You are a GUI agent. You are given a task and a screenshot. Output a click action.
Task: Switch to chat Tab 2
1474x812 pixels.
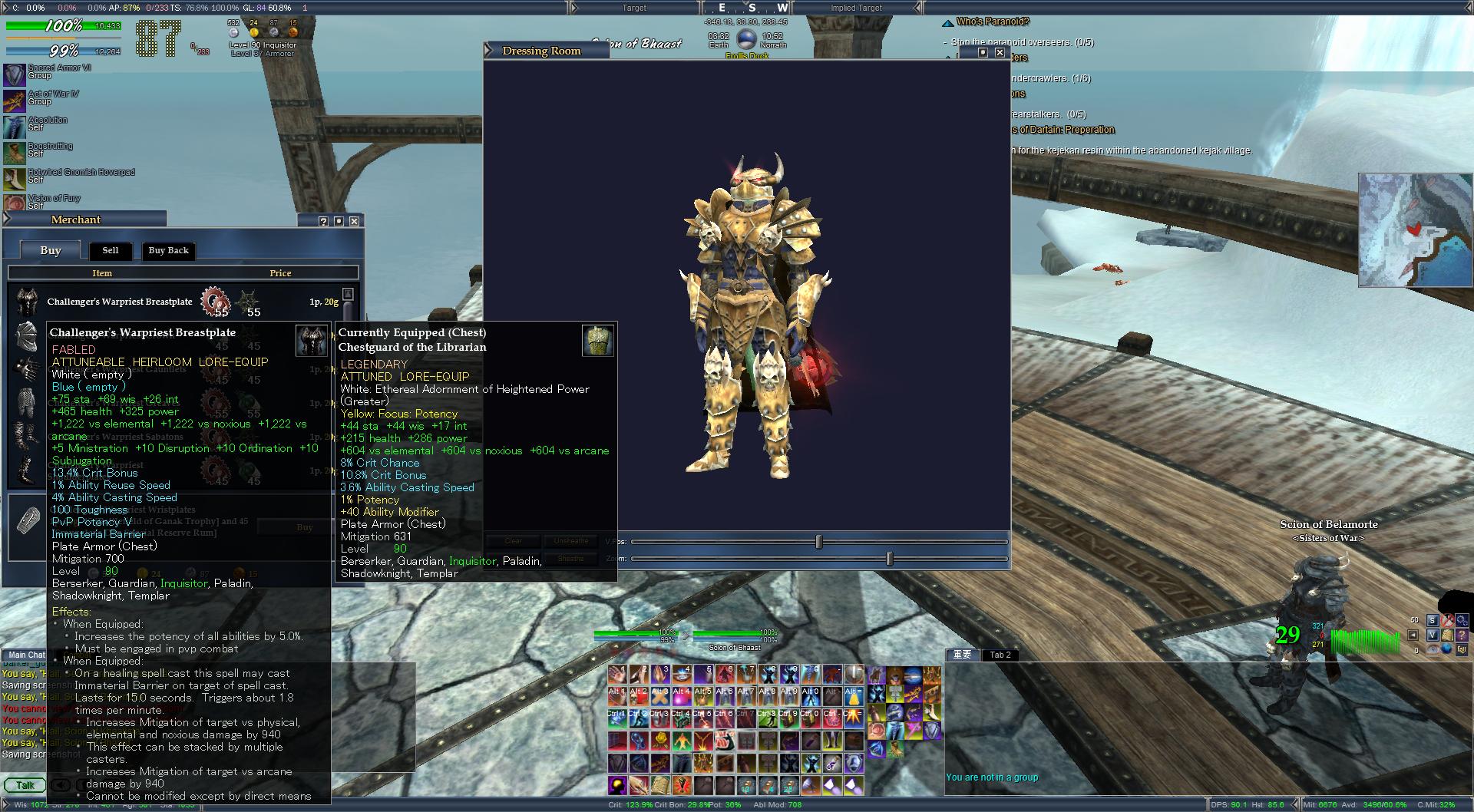point(1000,655)
